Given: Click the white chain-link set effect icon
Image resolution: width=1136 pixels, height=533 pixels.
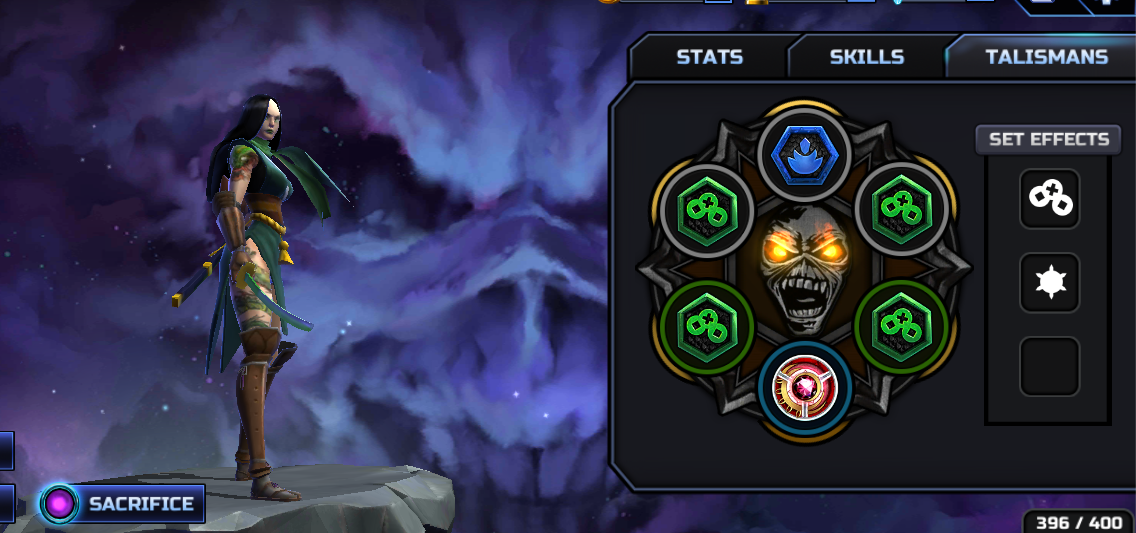Looking at the screenshot, I should [x=1049, y=199].
